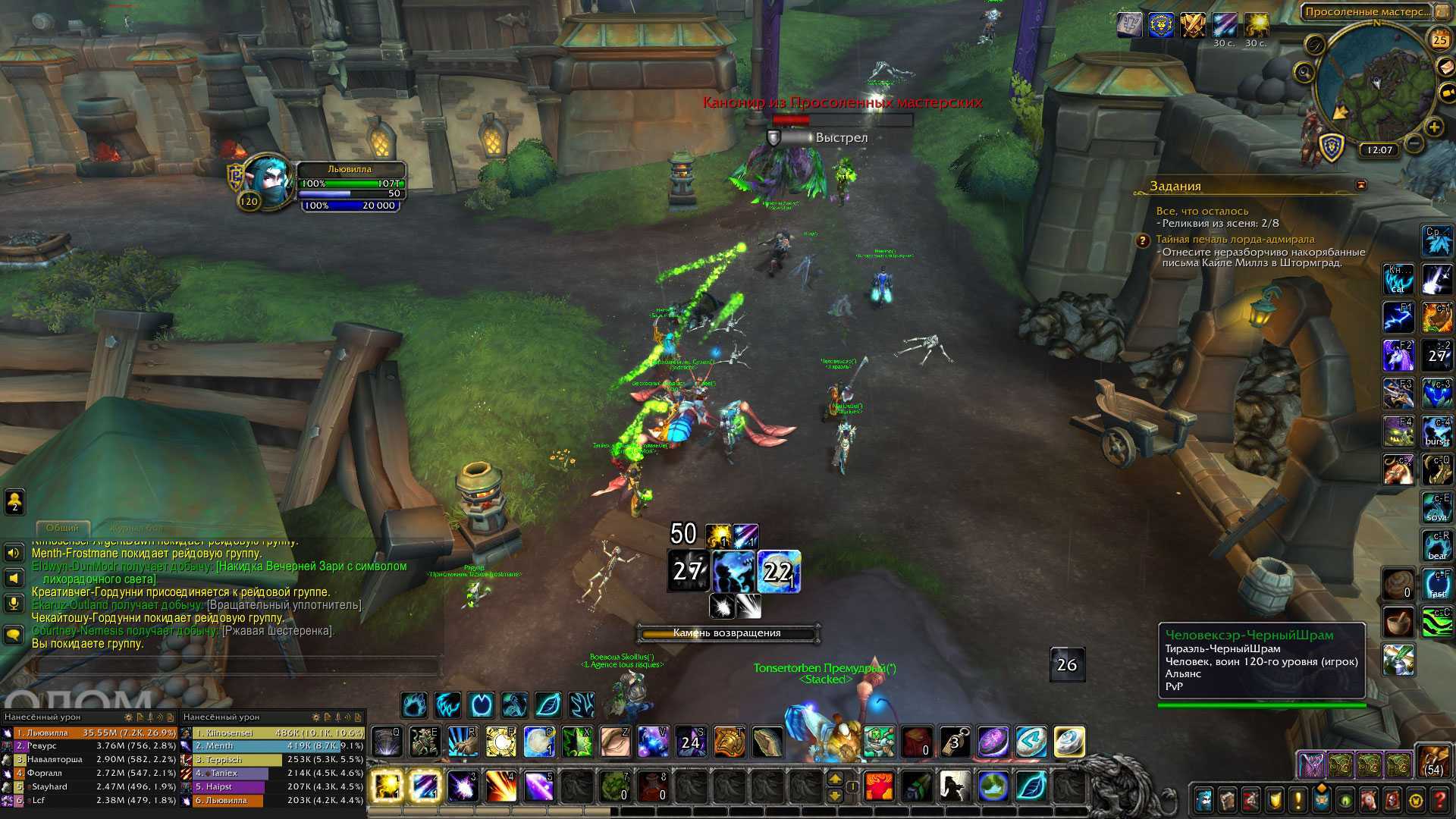Page the action bar up with the arrow
The height and width of the screenshot is (819, 1456).
click(835, 779)
